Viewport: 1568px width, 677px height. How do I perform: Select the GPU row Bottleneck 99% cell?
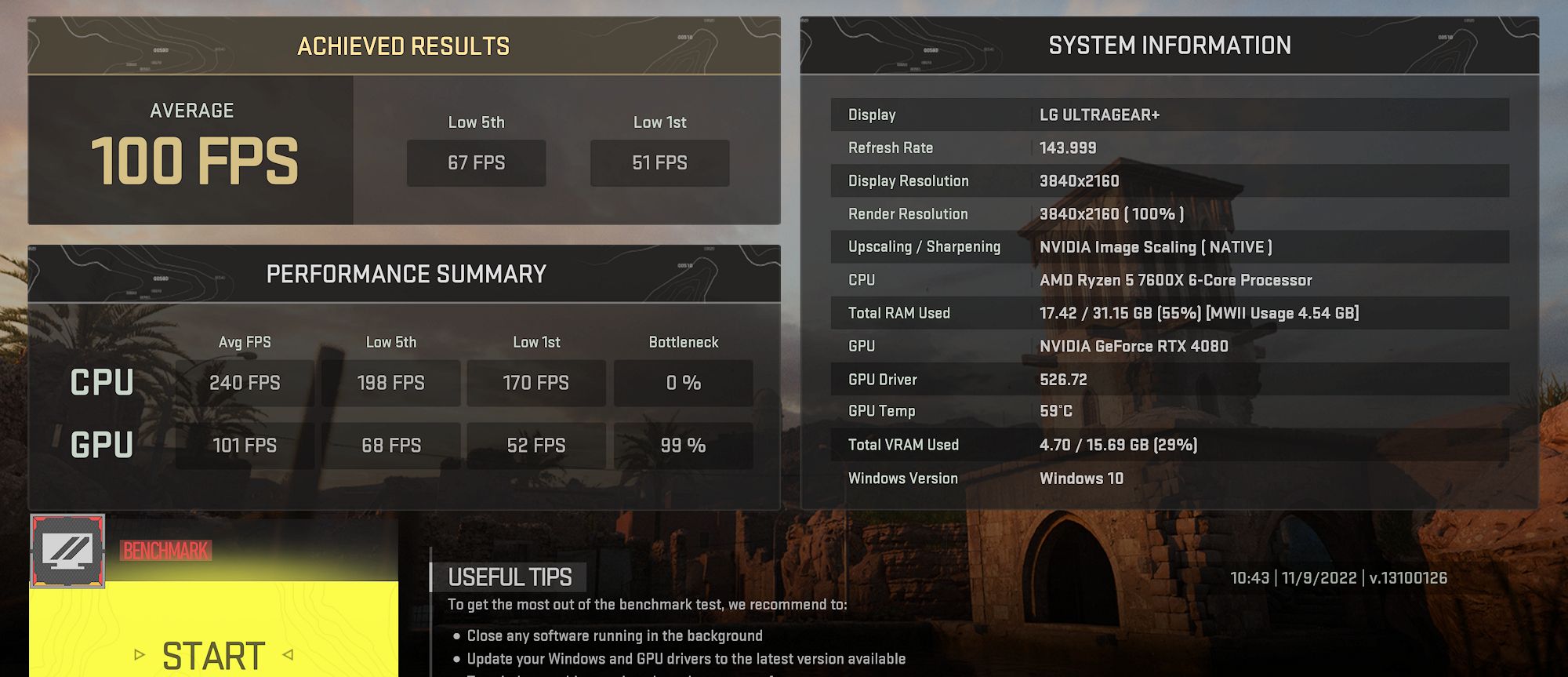point(683,445)
